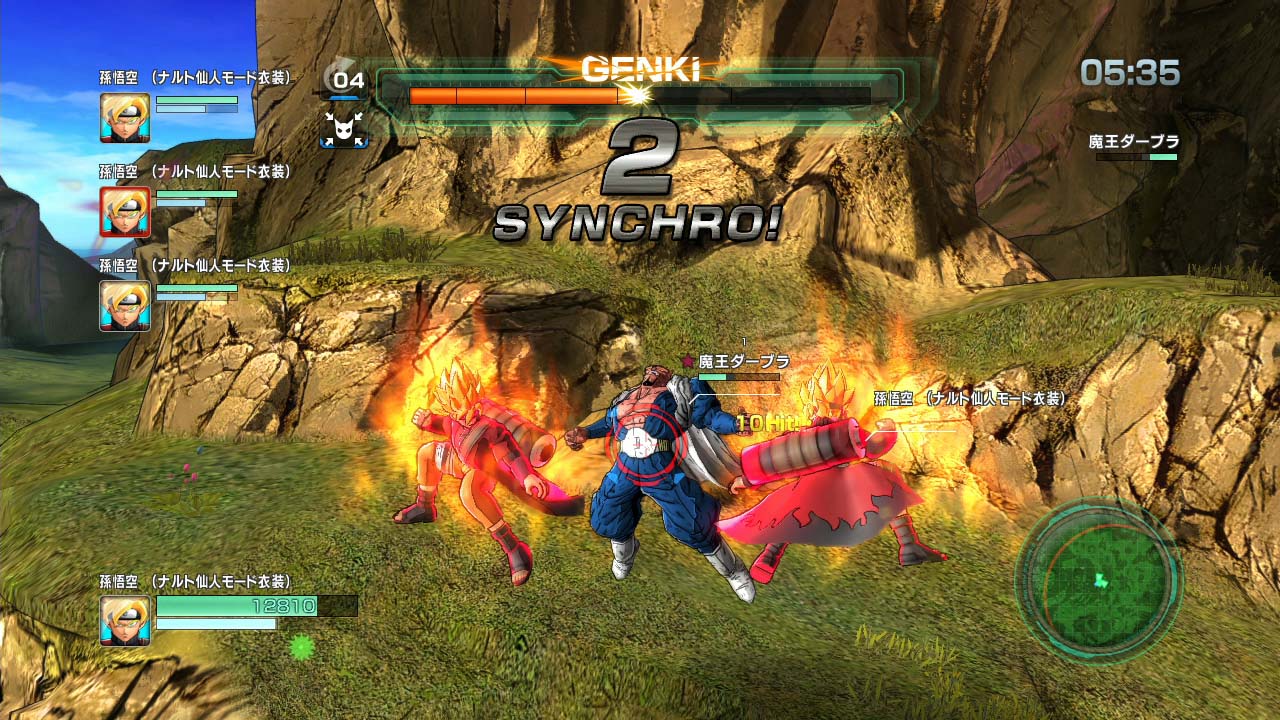Image resolution: width=1280 pixels, height=720 pixels.
Task: Click the skull target icon under the 04 counter
Action: [x=344, y=129]
